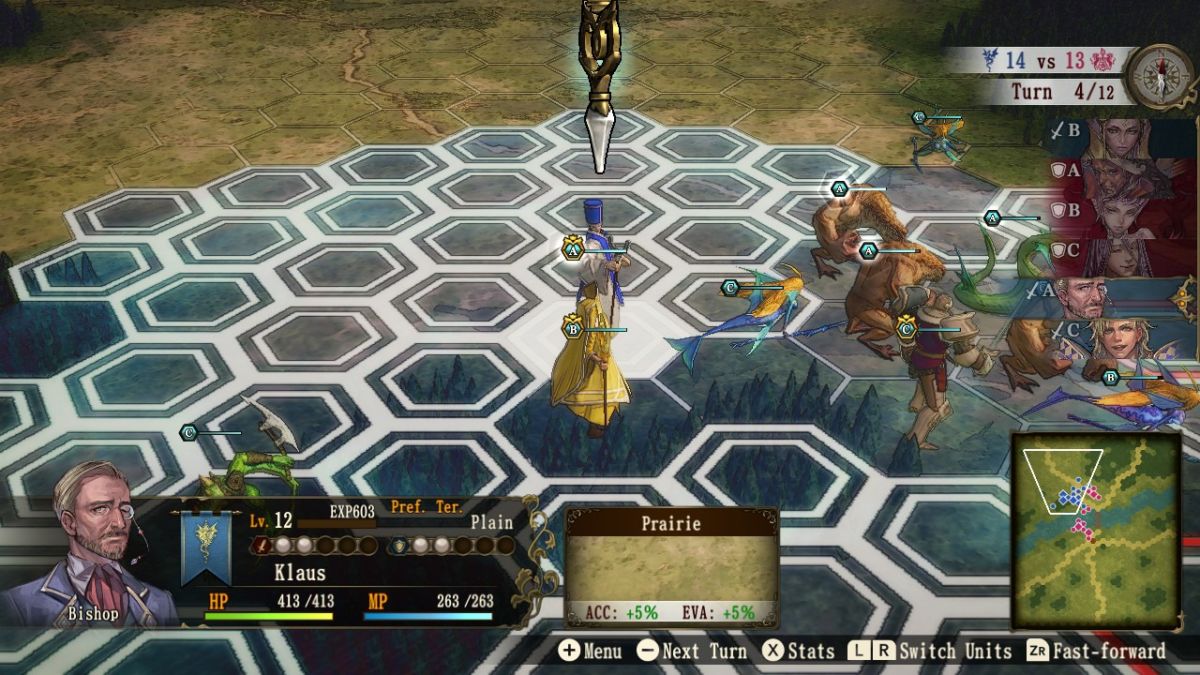Open the Prairie terrain info panel
This screenshot has width=1200, height=675.
point(671,566)
